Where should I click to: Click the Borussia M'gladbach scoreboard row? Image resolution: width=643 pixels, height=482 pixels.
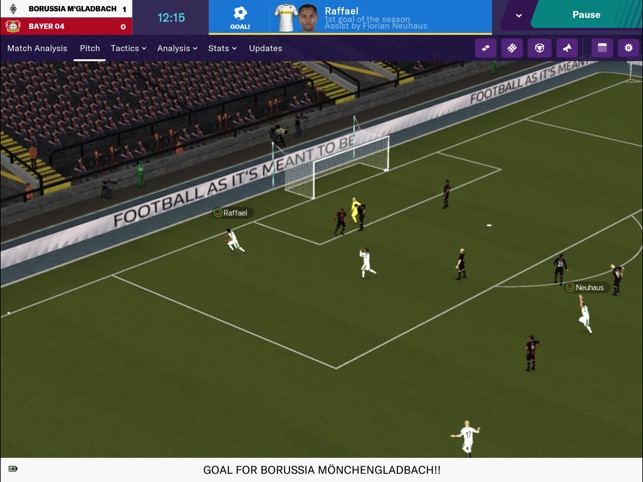point(66,9)
